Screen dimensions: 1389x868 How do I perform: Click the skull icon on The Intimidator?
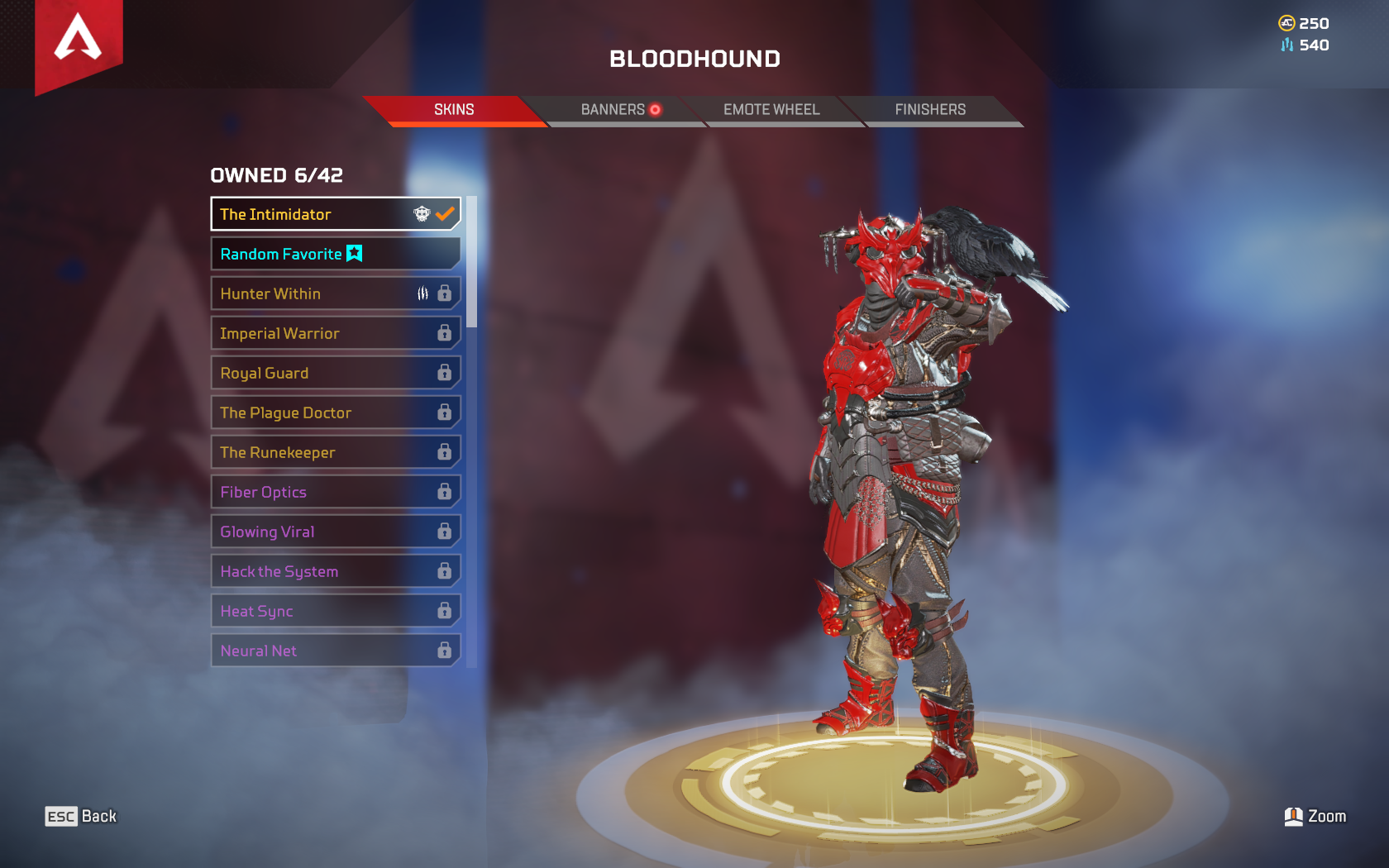coord(422,213)
